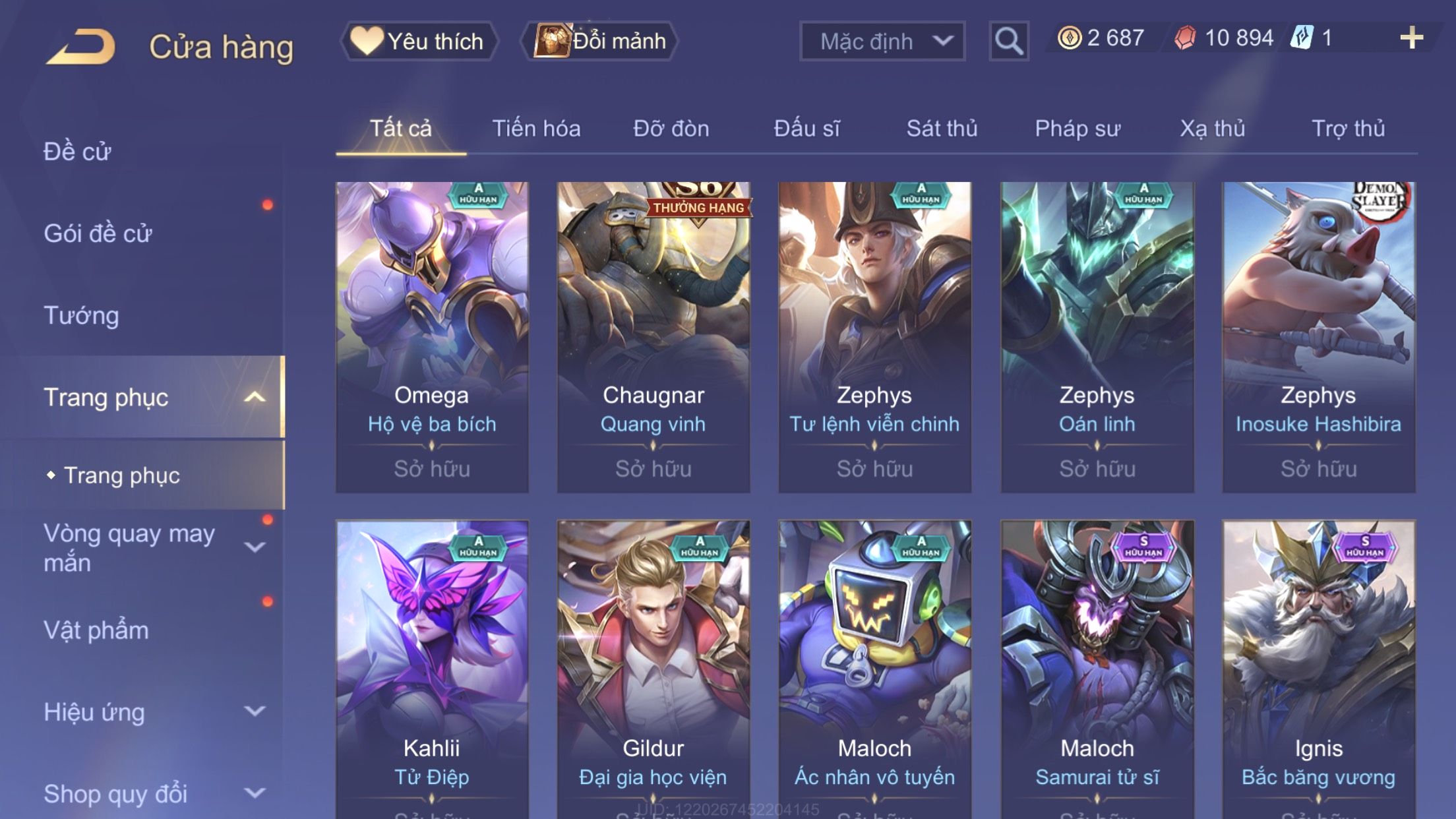Expand the Mặc định sort dropdown

[x=882, y=41]
